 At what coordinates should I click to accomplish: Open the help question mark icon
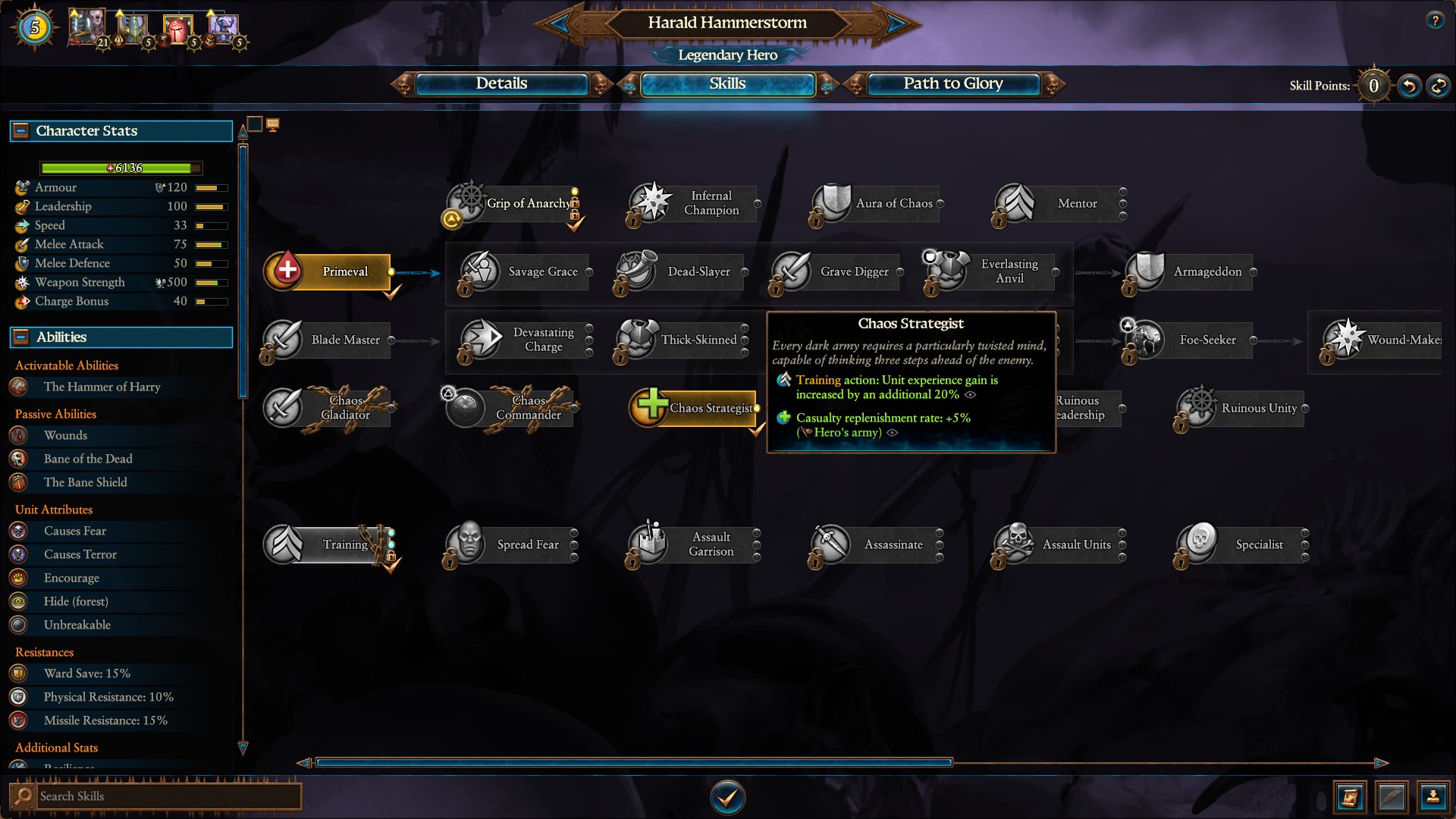(x=1434, y=21)
